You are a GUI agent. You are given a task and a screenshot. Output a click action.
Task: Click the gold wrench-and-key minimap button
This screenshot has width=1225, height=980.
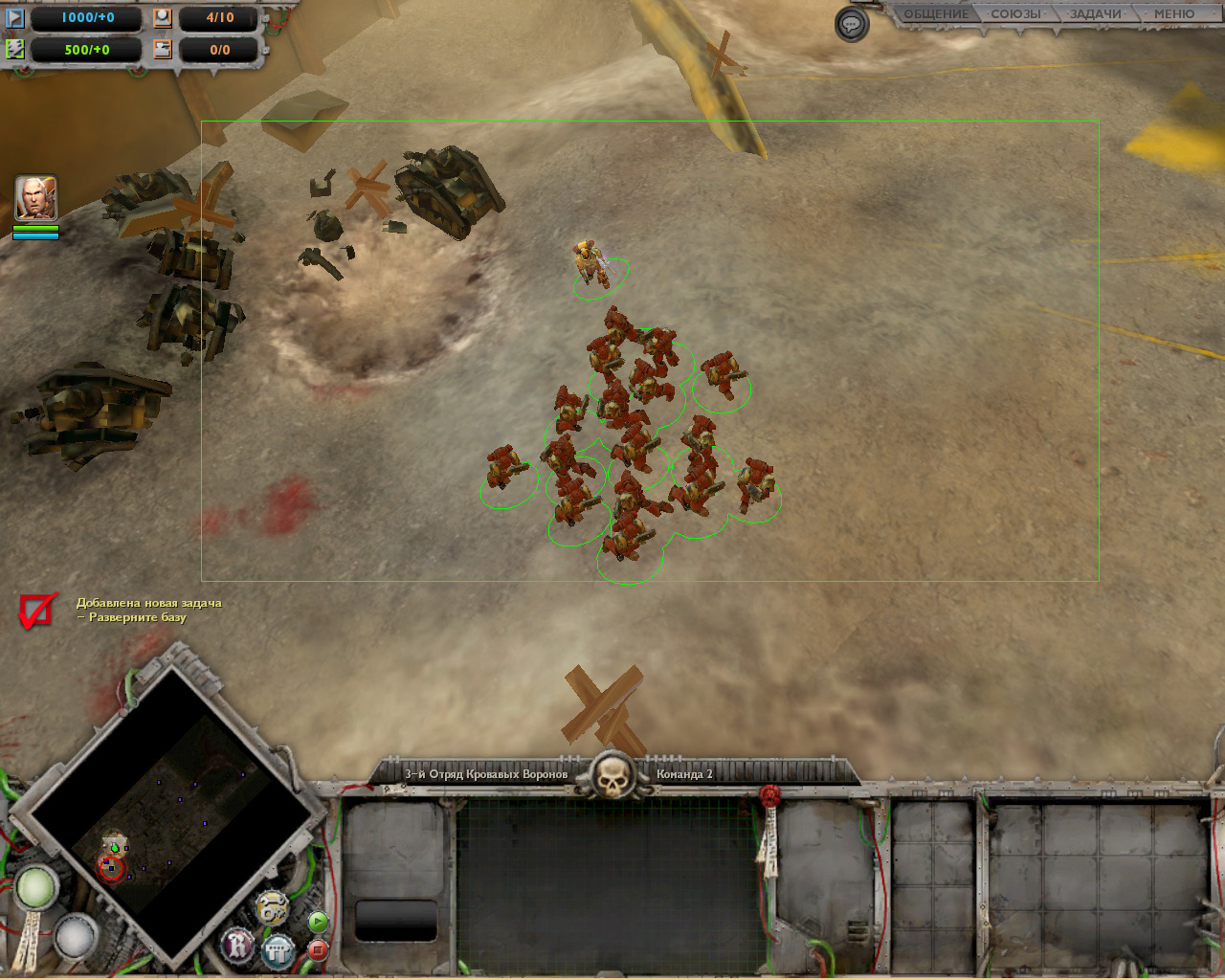coord(273,906)
